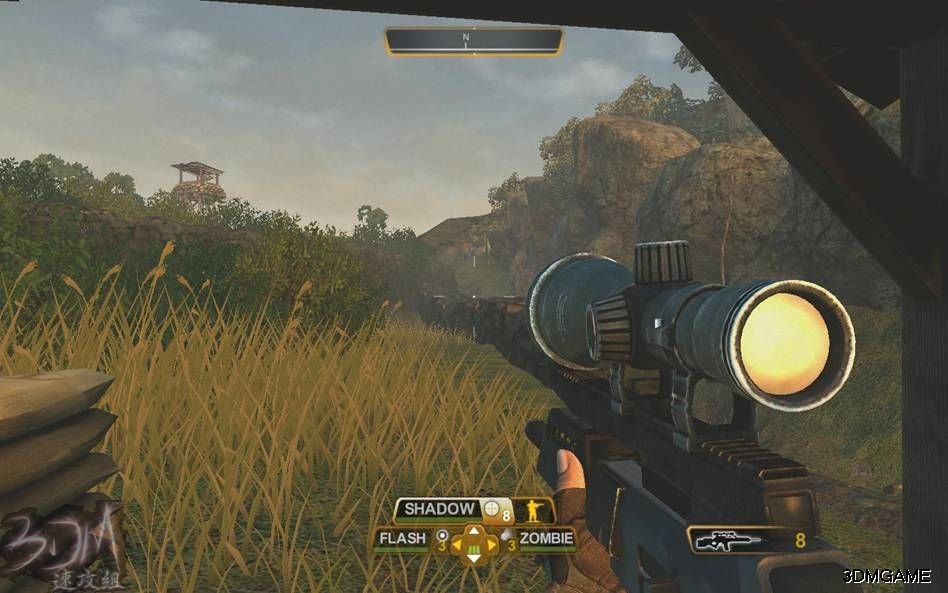Select the SHADOW squad member
The image size is (948, 593).
(x=440, y=510)
